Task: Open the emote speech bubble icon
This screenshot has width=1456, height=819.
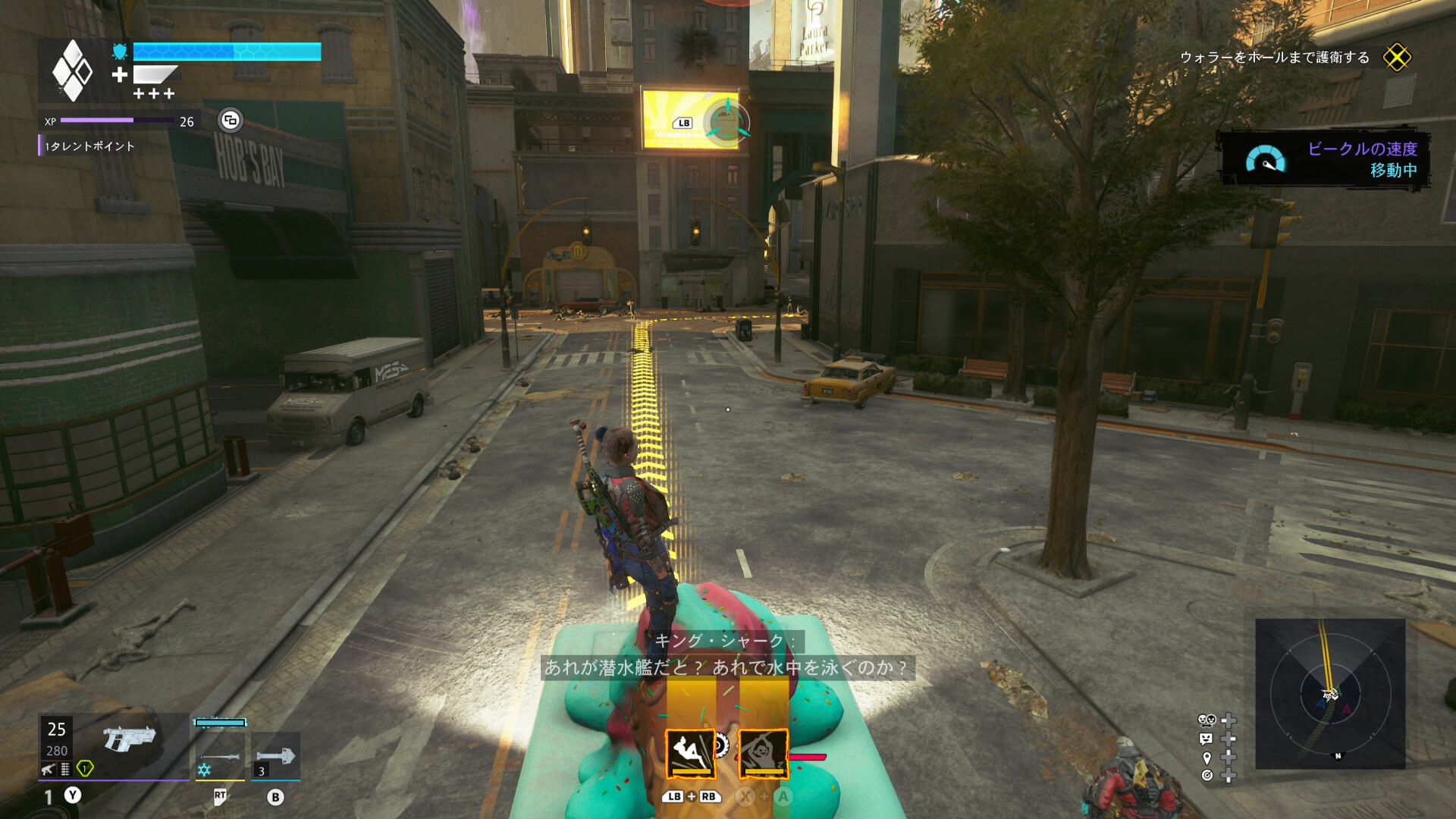Action: coord(1207,739)
